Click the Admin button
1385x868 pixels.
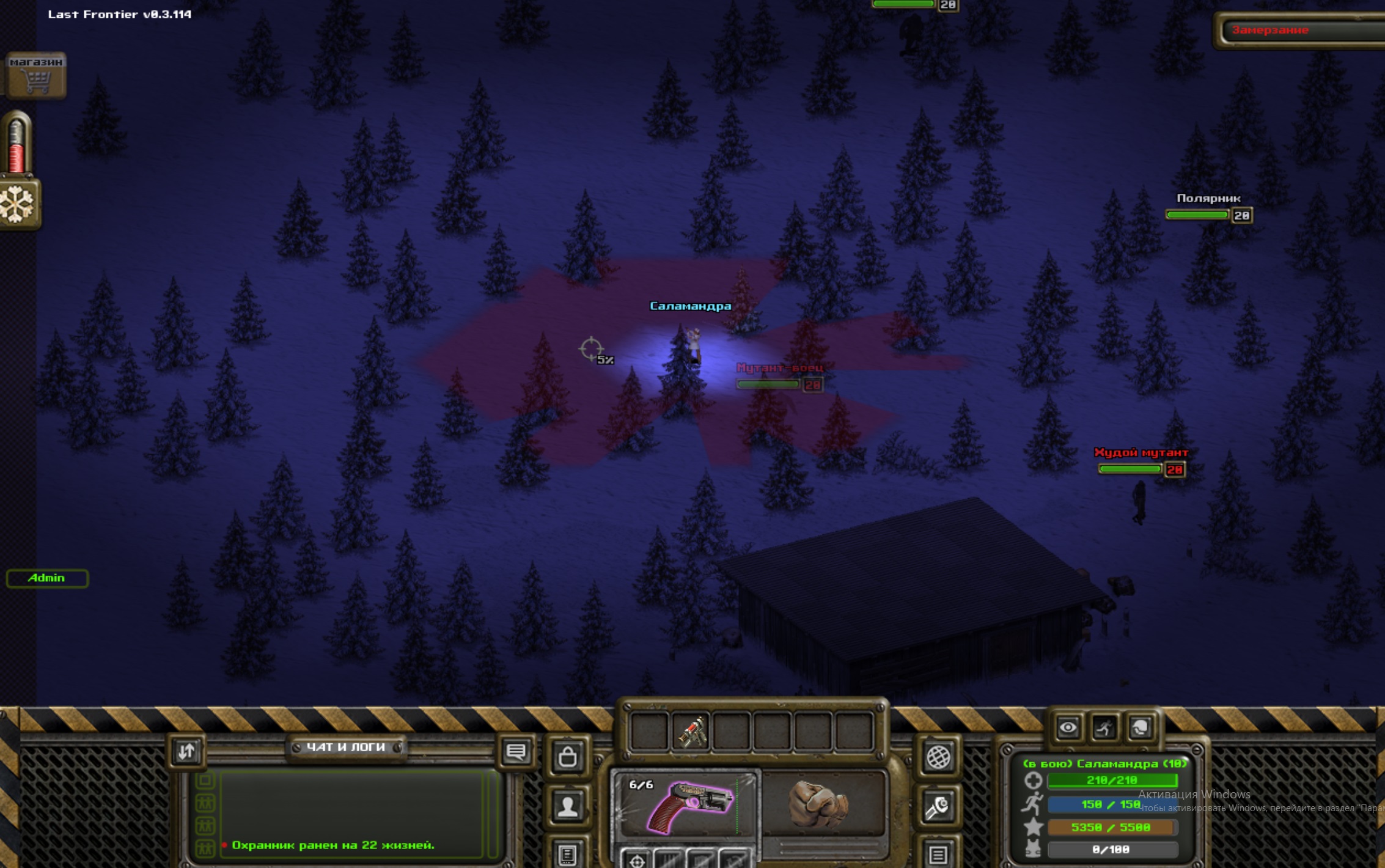[47, 578]
